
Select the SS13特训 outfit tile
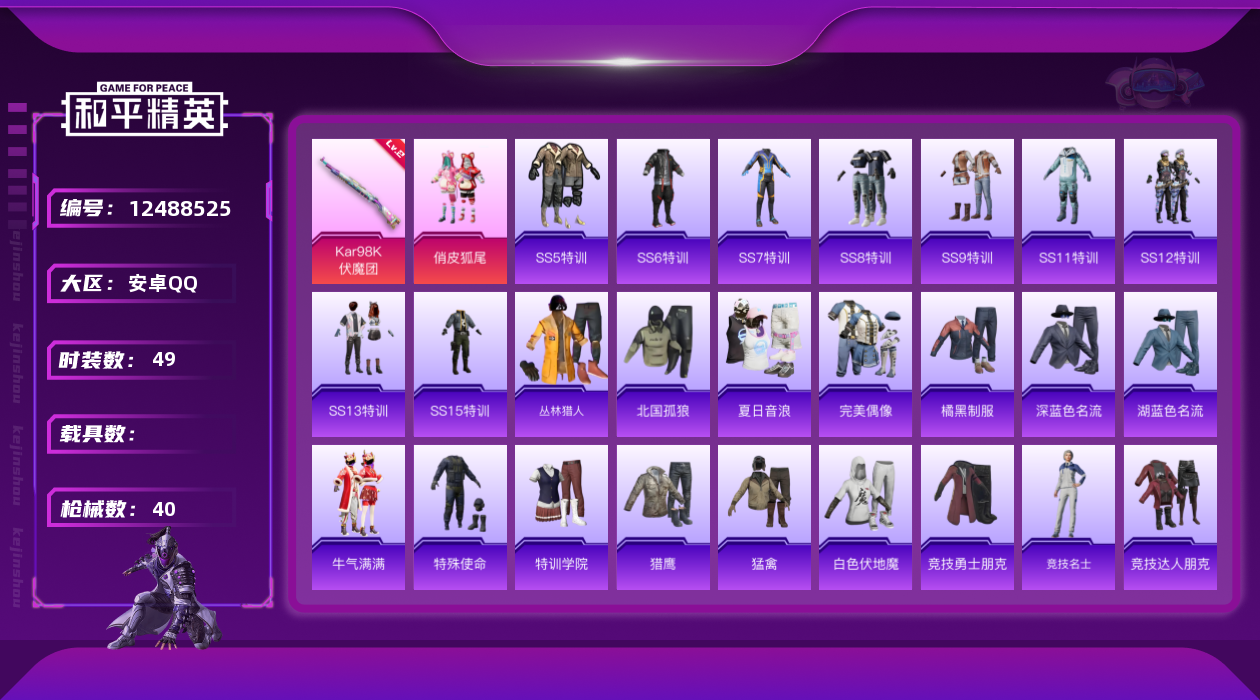(358, 364)
